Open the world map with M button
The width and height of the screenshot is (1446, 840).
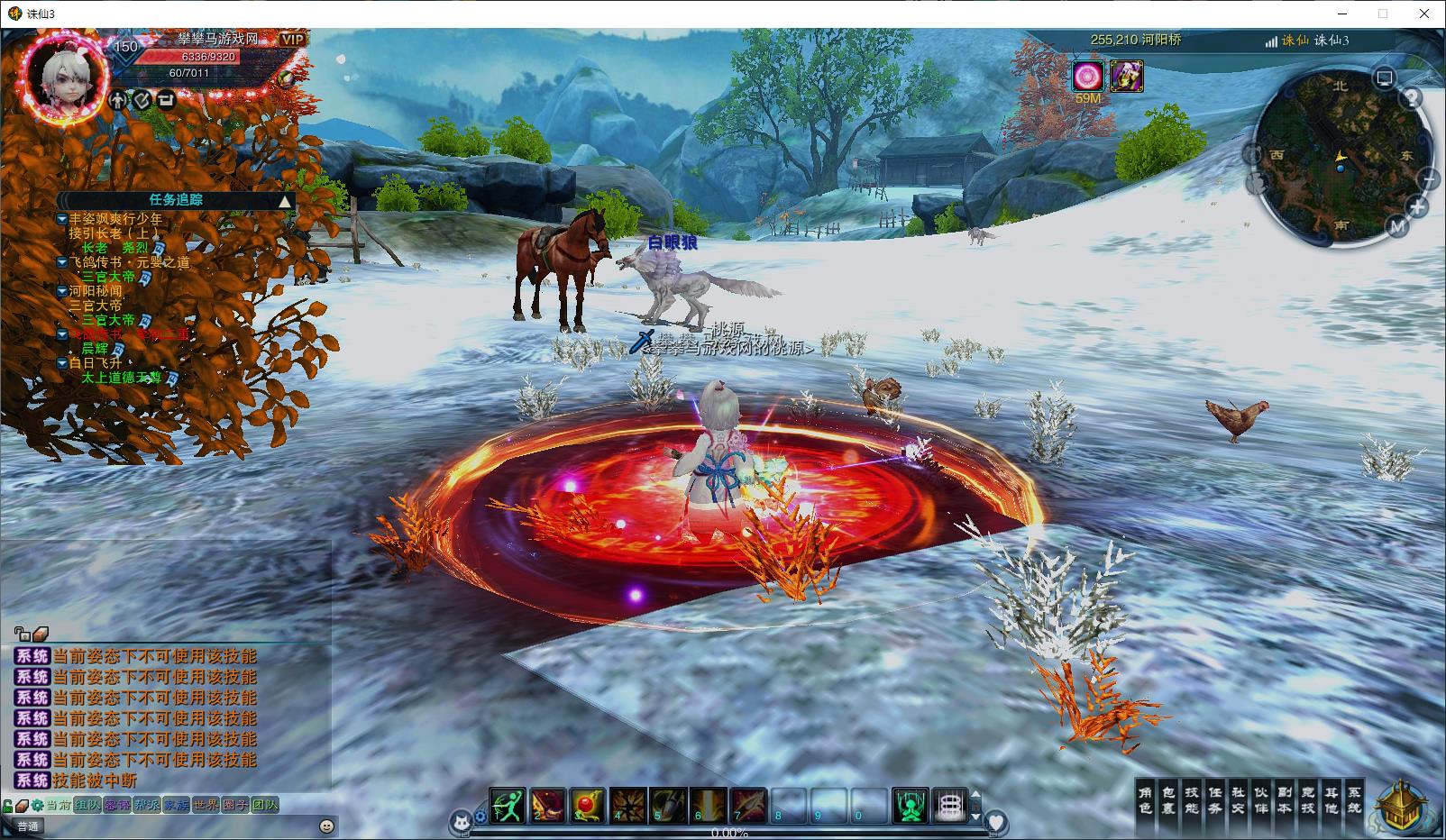pos(1396,226)
